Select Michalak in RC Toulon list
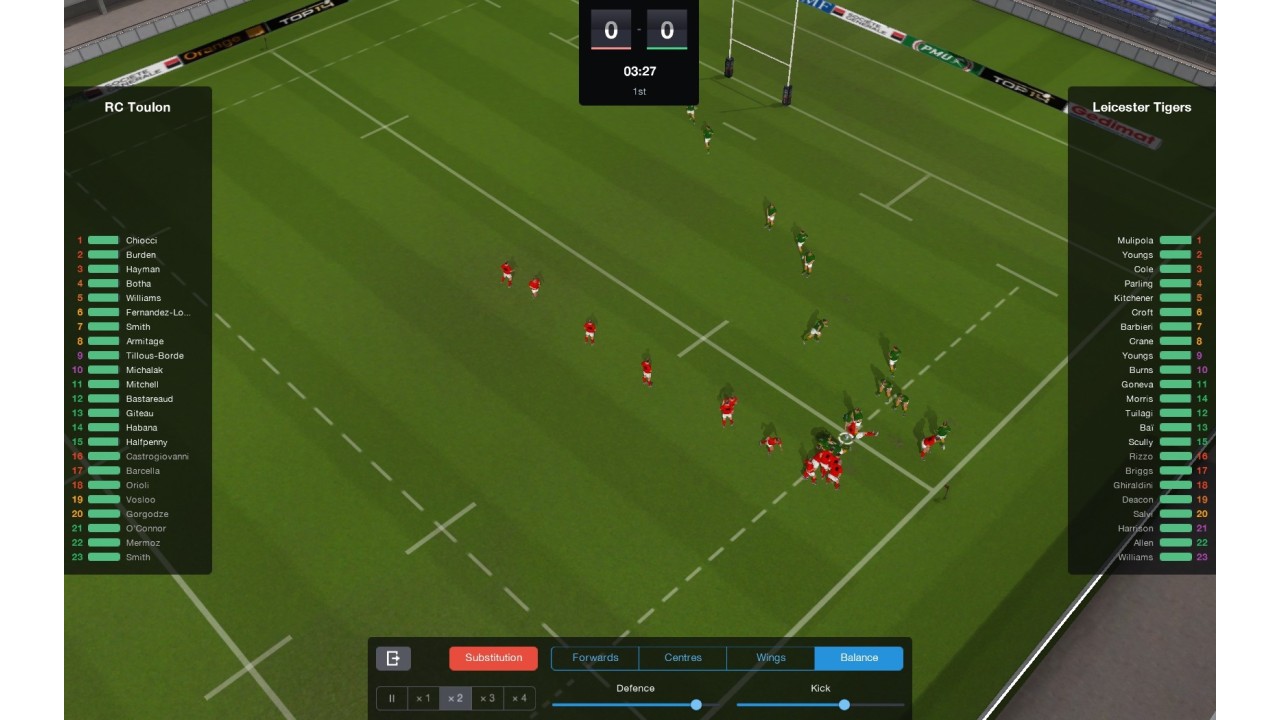 click(144, 370)
